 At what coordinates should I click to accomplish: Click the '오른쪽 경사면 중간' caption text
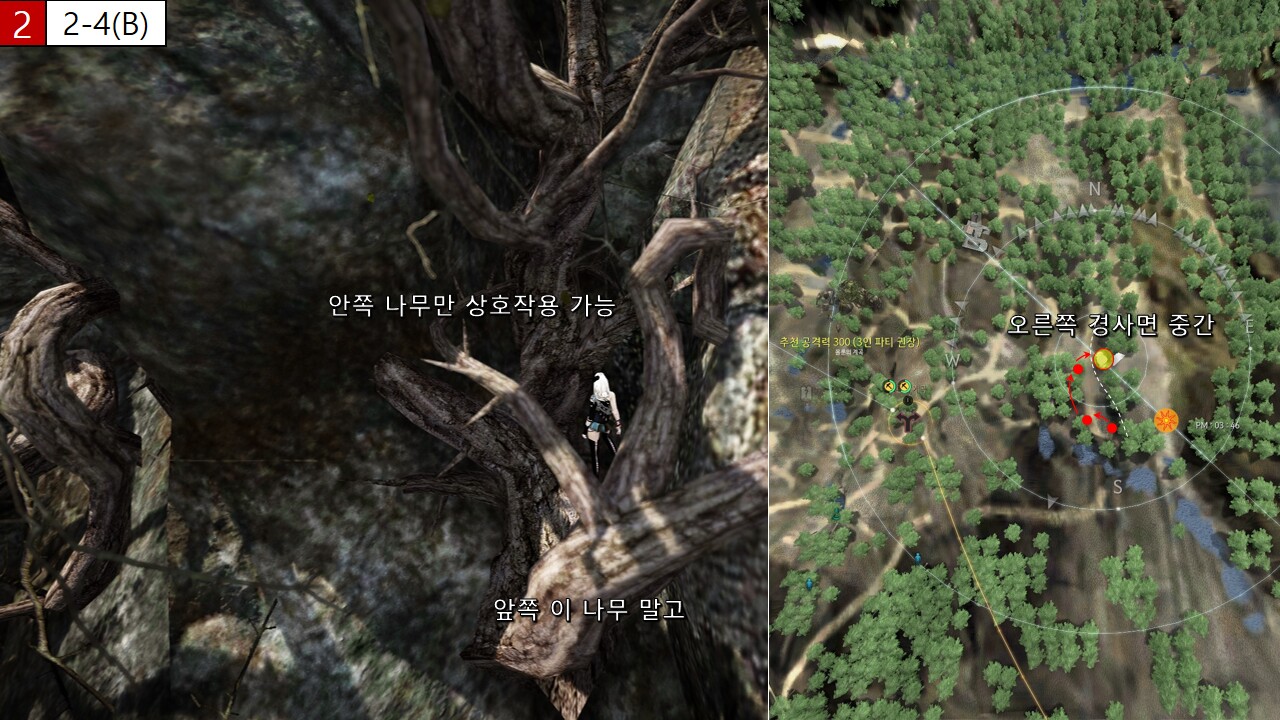click(x=1110, y=324)
